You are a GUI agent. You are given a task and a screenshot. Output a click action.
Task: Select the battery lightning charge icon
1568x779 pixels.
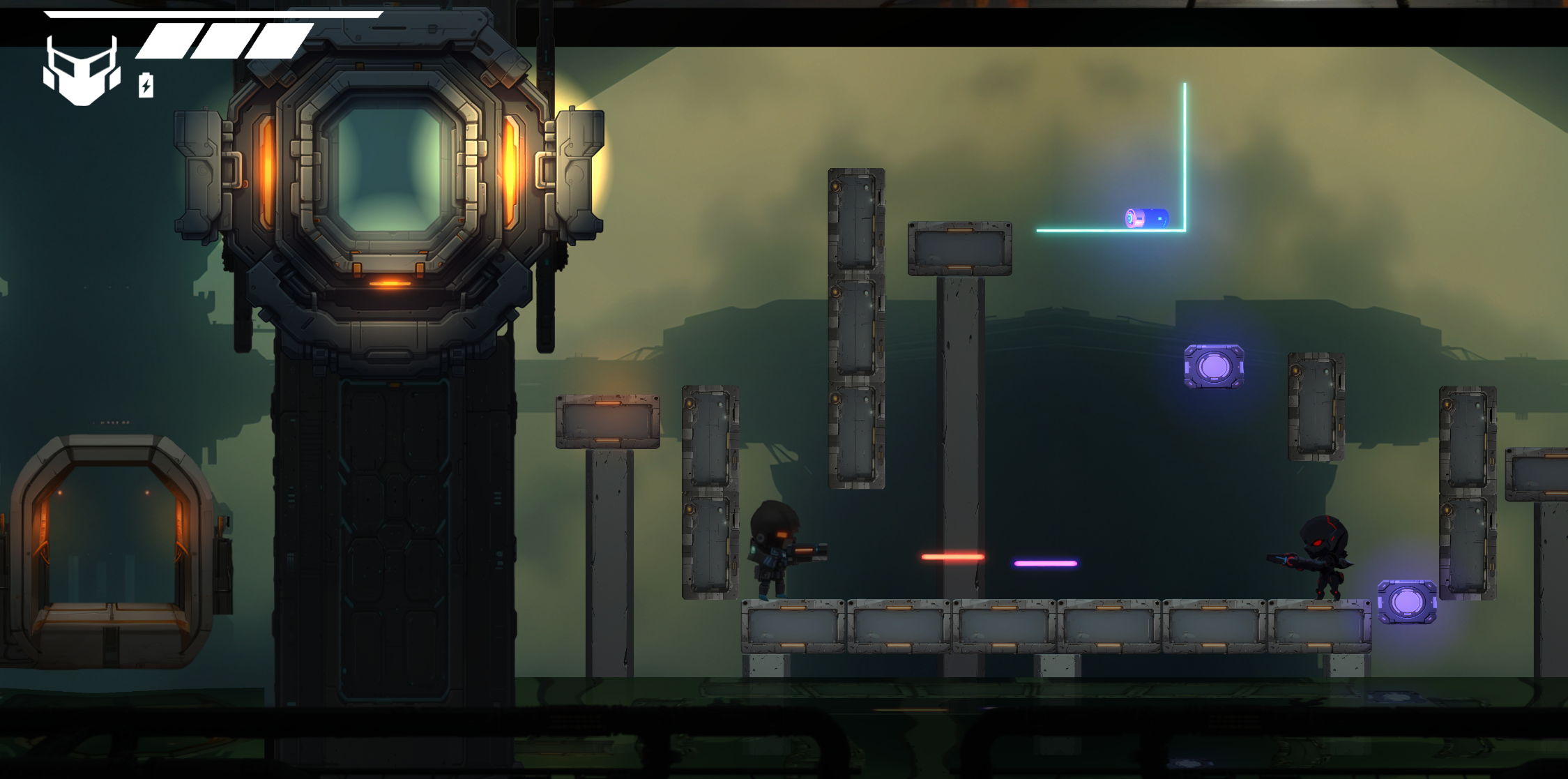pyautogui.click(x=146, y=85)
